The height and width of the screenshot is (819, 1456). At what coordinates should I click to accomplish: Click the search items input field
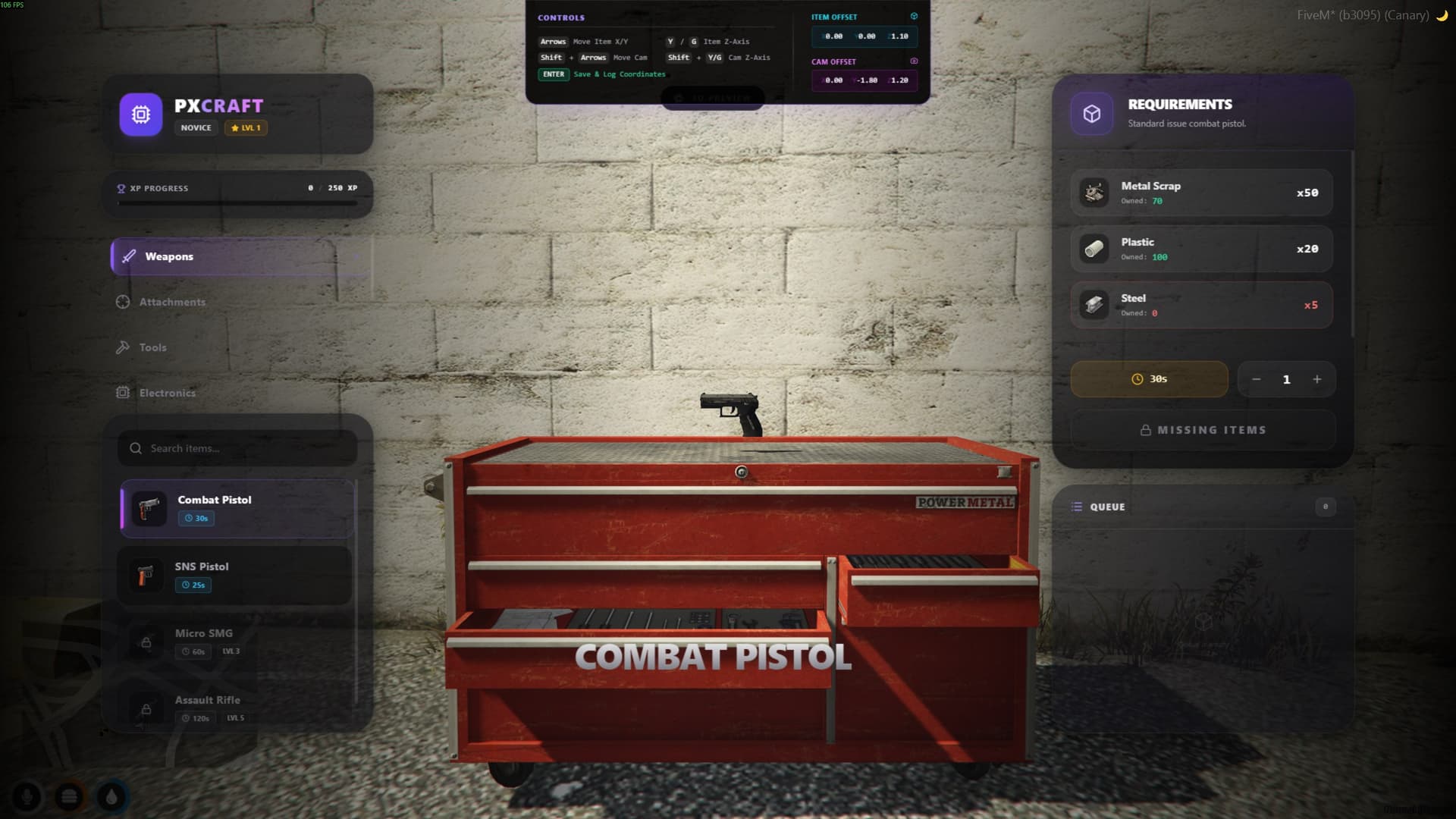coord(237,448)
